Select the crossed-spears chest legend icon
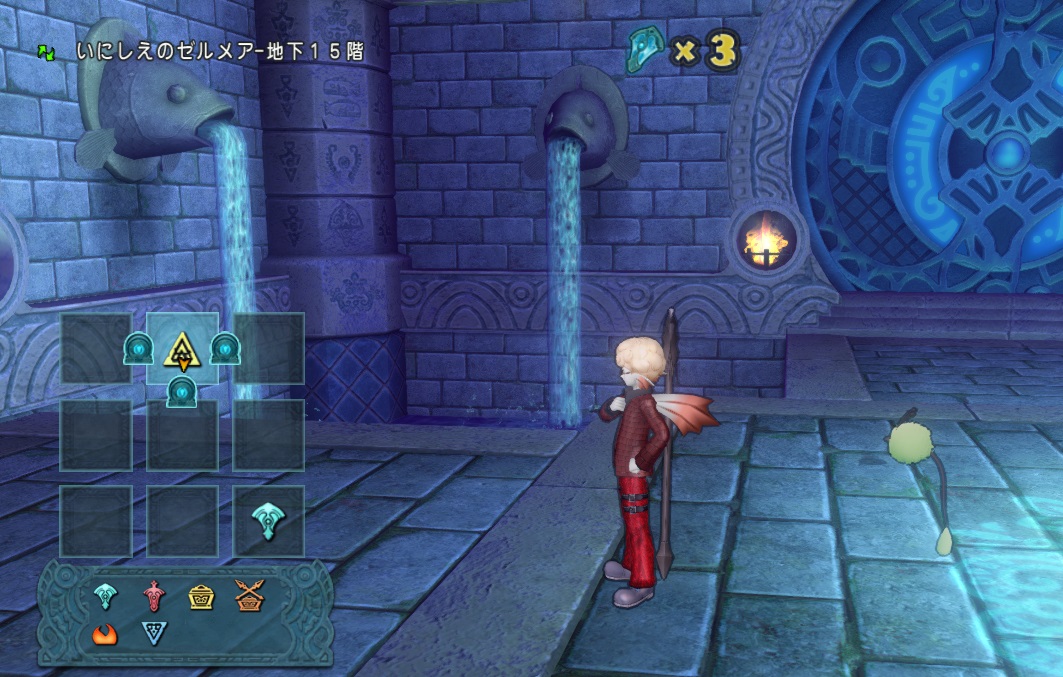Image resolution: width=1063 pixels, height=677 pixels. coord(248,596)
